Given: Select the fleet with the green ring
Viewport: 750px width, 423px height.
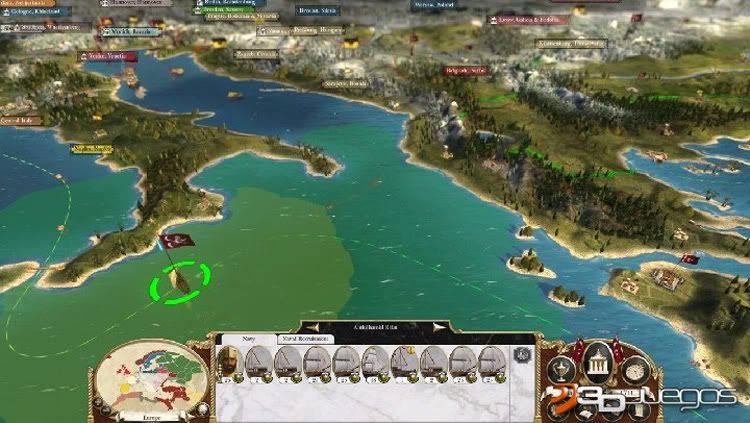Looking at the screenshot, I should click(180, 280).
